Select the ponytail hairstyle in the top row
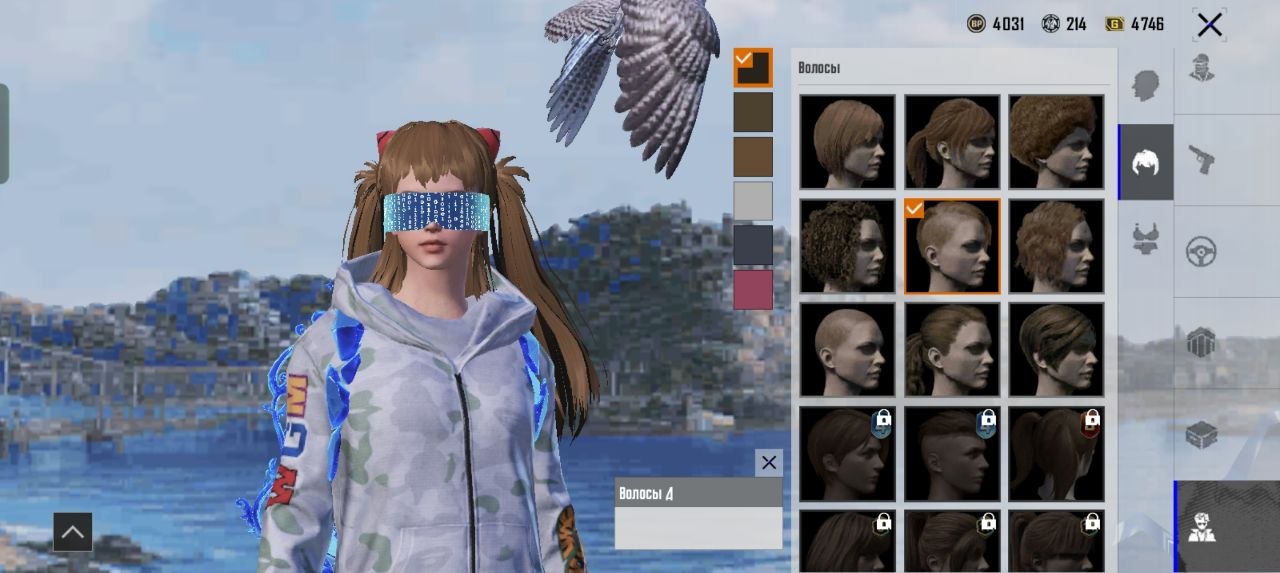1280x573 pixels. tap(952, 141)
